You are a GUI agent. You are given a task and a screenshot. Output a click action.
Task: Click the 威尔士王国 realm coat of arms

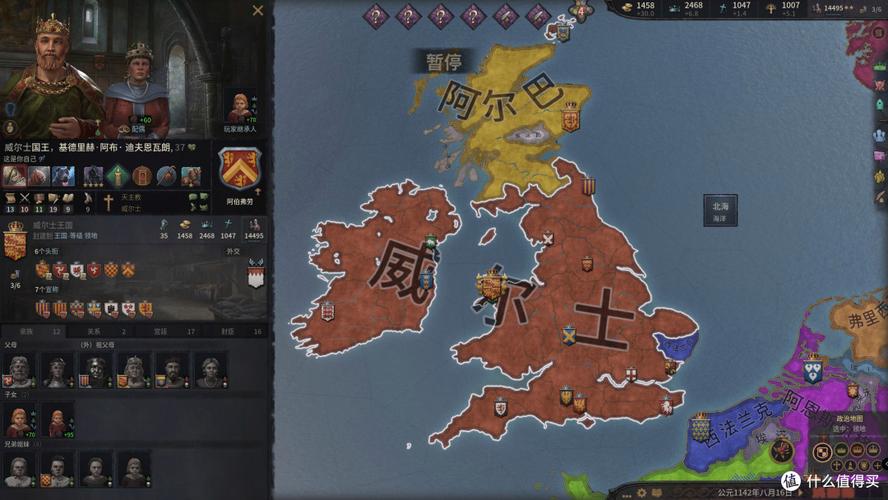pos(15,240)
